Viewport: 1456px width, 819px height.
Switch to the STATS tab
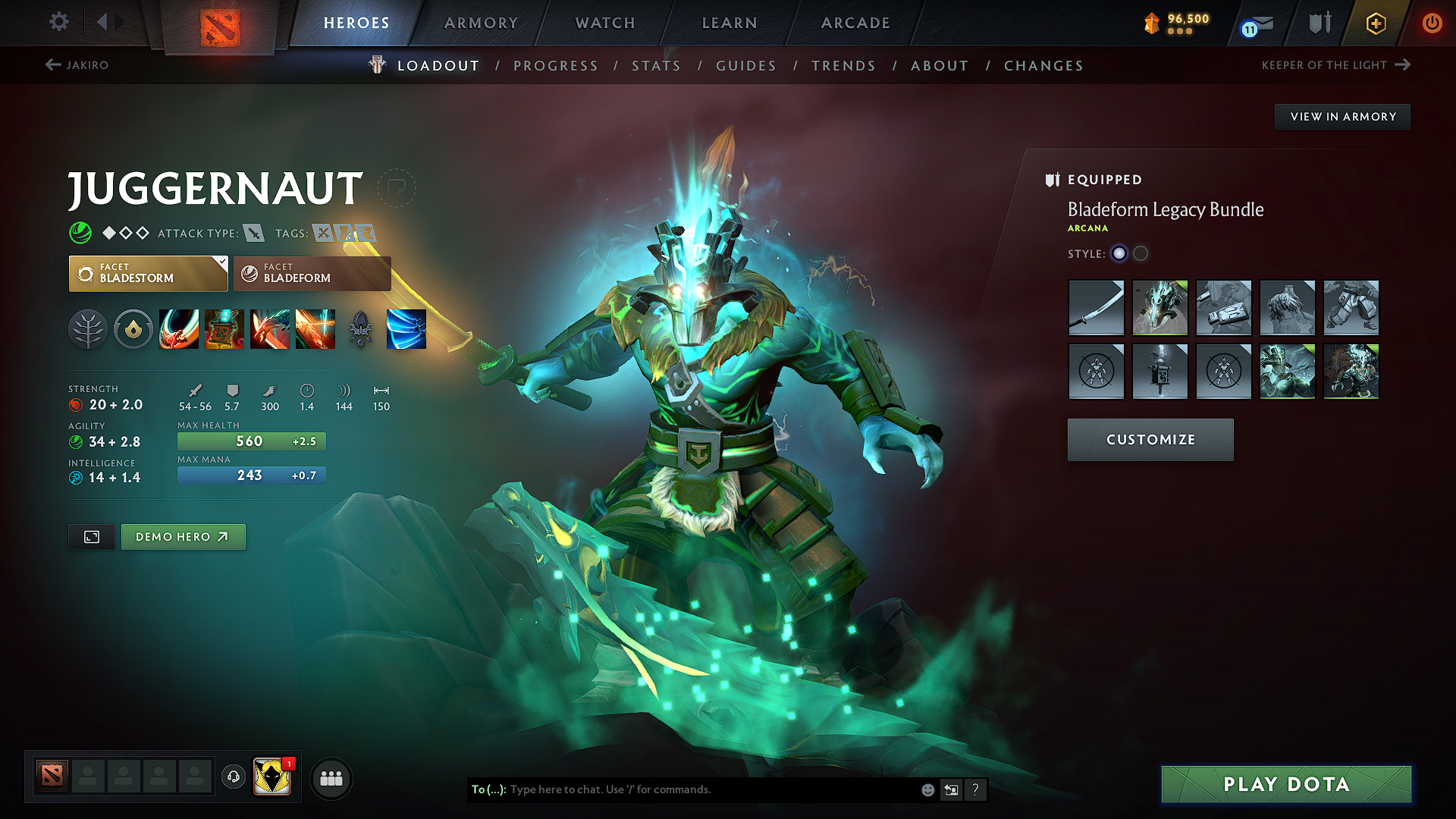[656, 66]
